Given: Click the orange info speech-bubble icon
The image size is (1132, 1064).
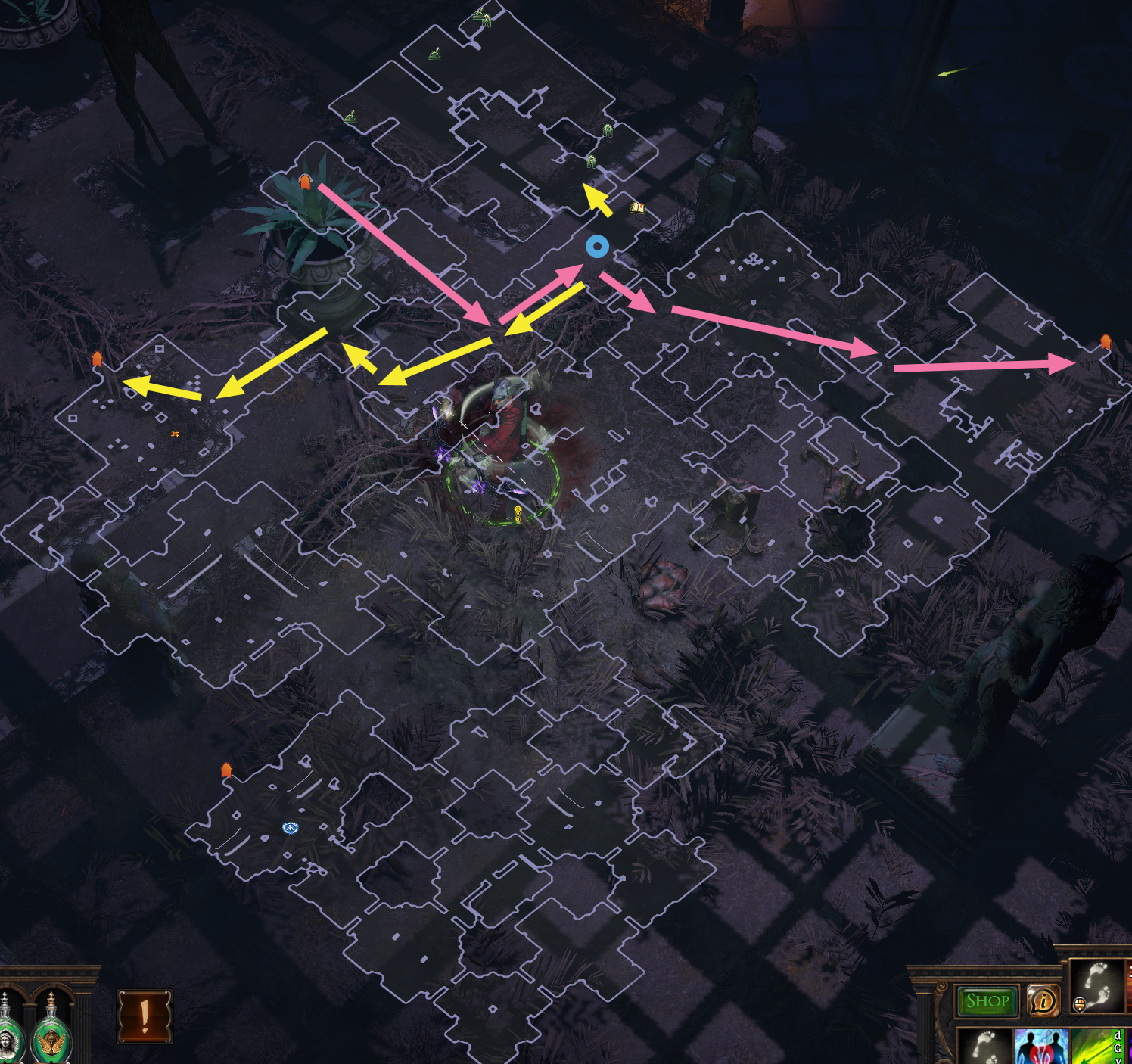Looking at the screenshot, I should [x=1044, y=1000].
